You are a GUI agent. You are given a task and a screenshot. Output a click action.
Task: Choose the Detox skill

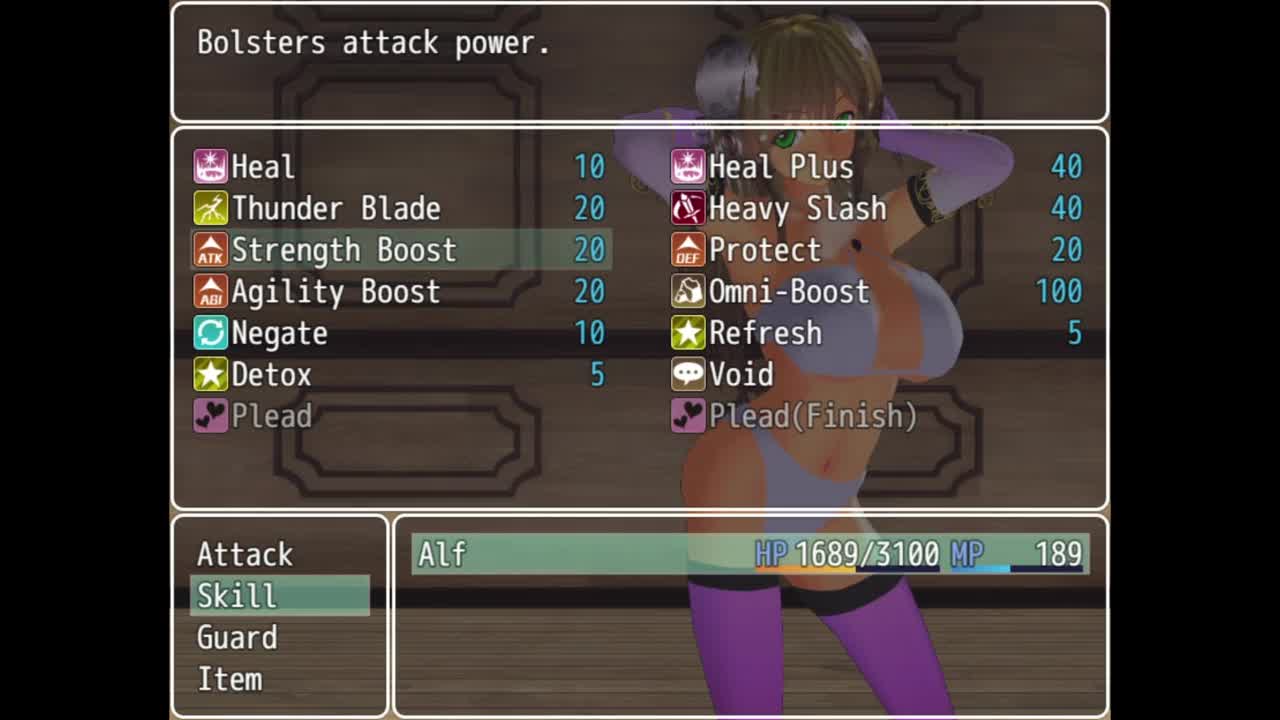tap(400, 375)
